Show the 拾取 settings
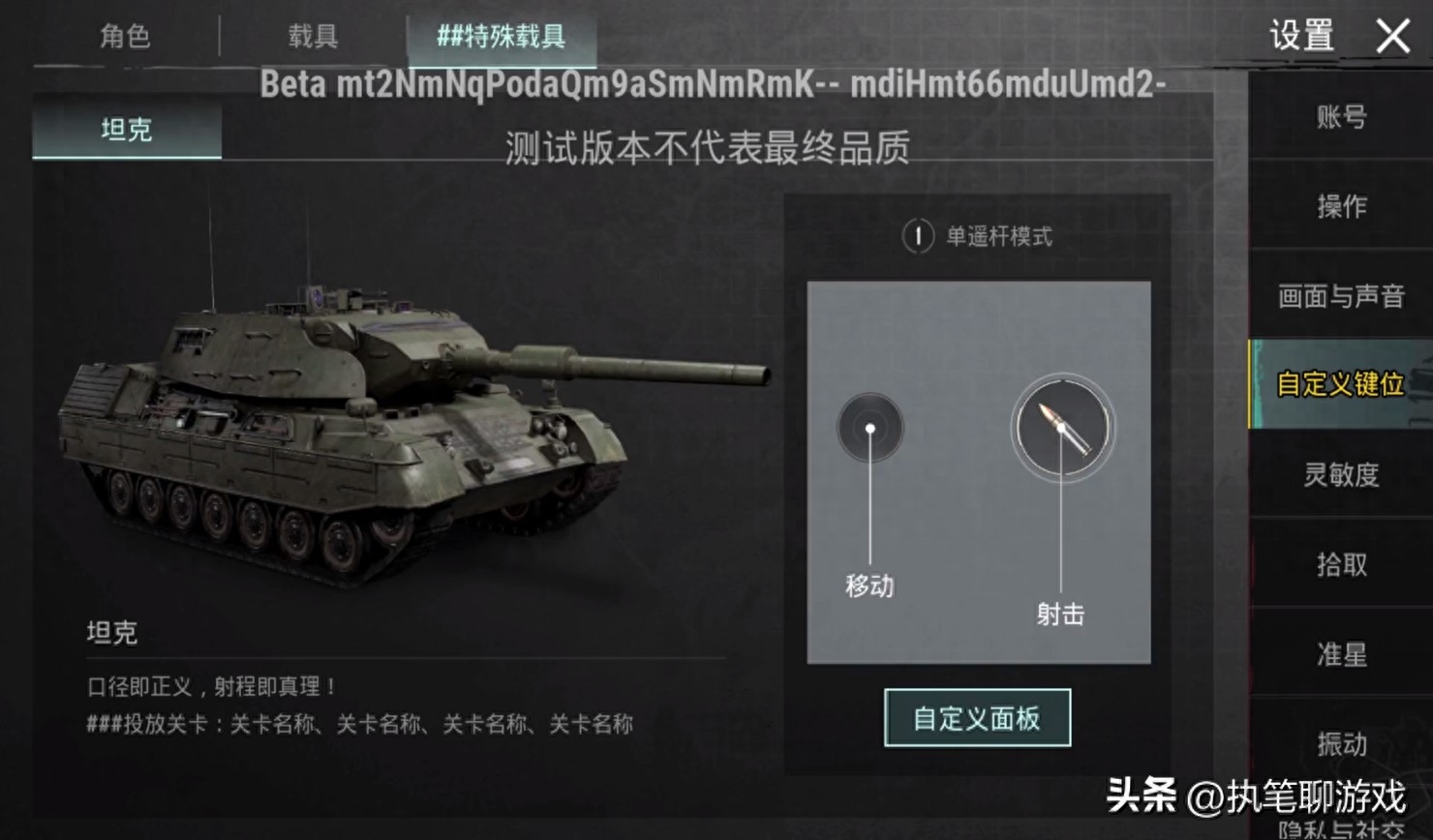 1341,564
